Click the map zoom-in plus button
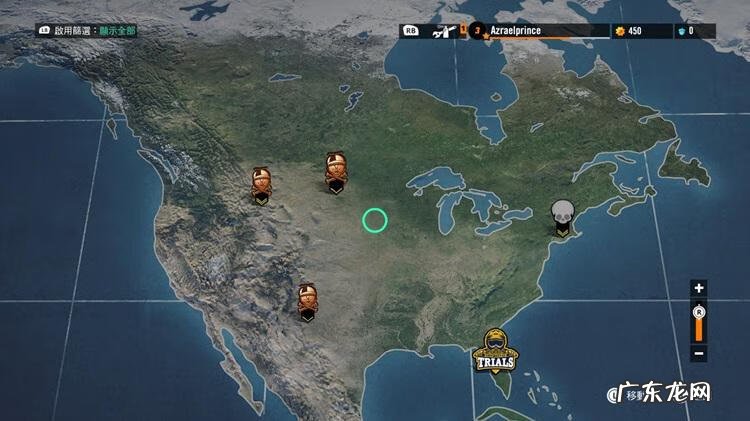The height and width of the screenshot is (421, 750). click(699, 288)
